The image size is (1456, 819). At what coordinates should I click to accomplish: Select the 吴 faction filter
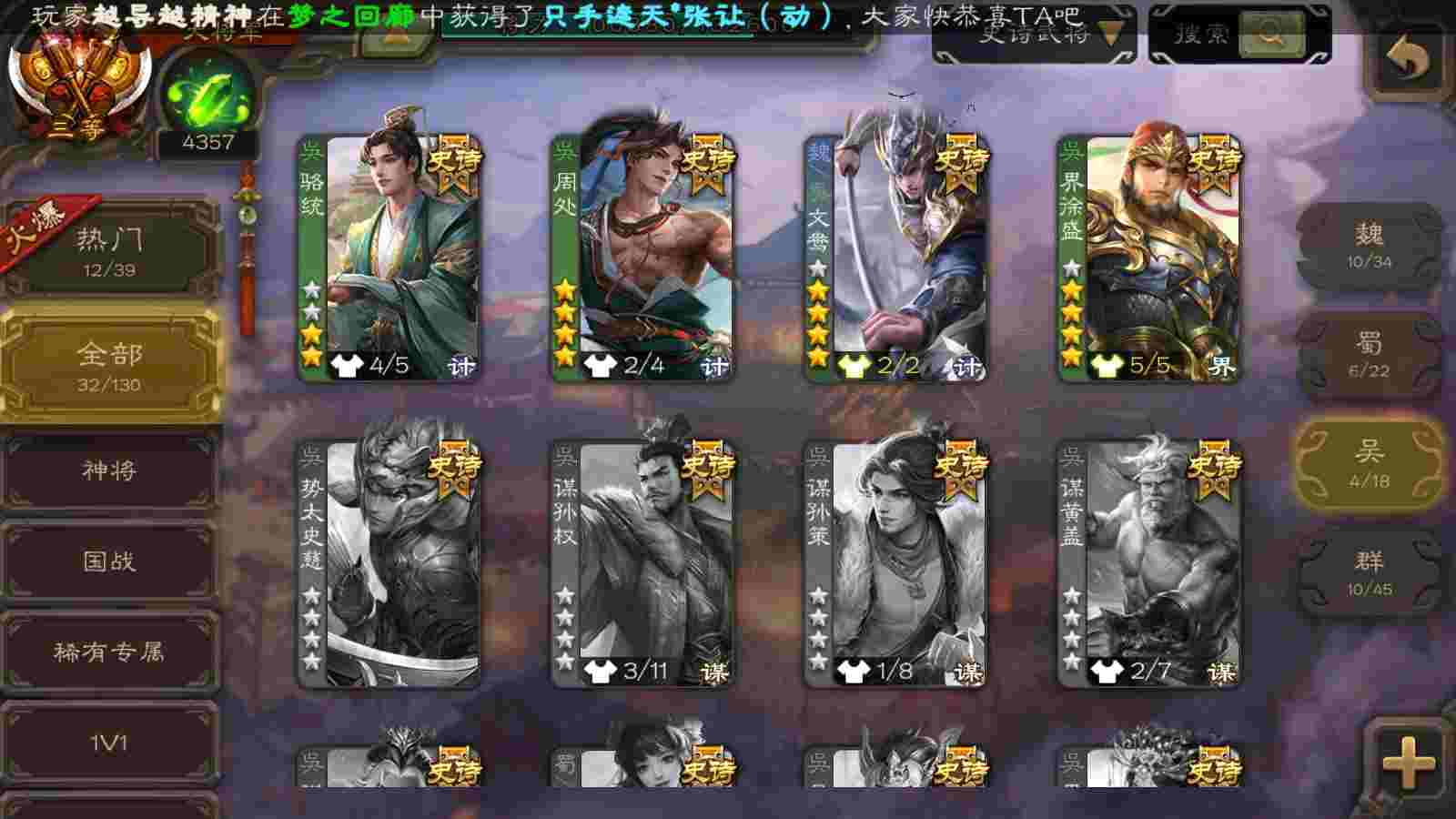point(1370,464)
